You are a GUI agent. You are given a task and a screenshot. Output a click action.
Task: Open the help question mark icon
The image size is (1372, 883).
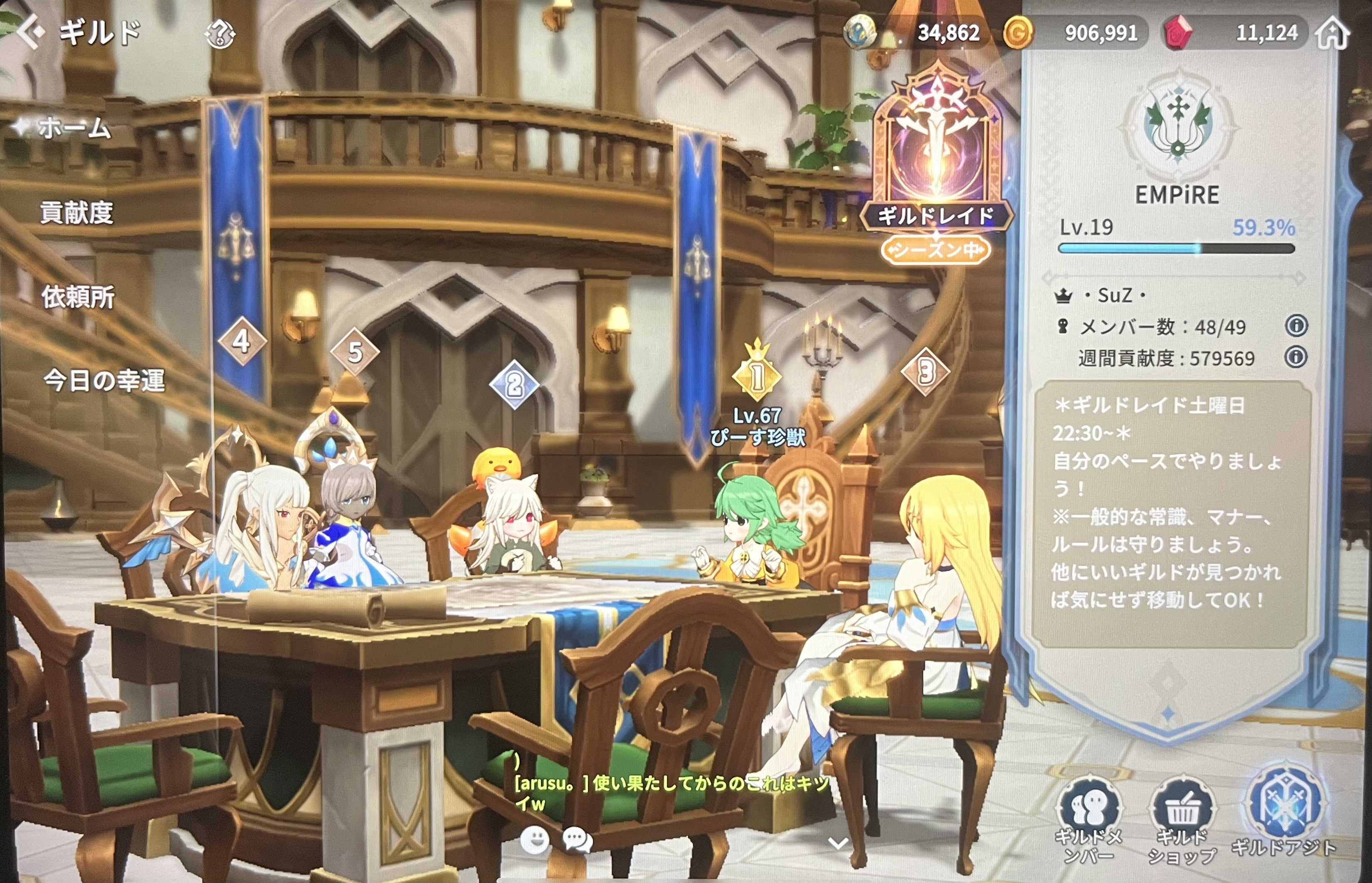(220, 34)
